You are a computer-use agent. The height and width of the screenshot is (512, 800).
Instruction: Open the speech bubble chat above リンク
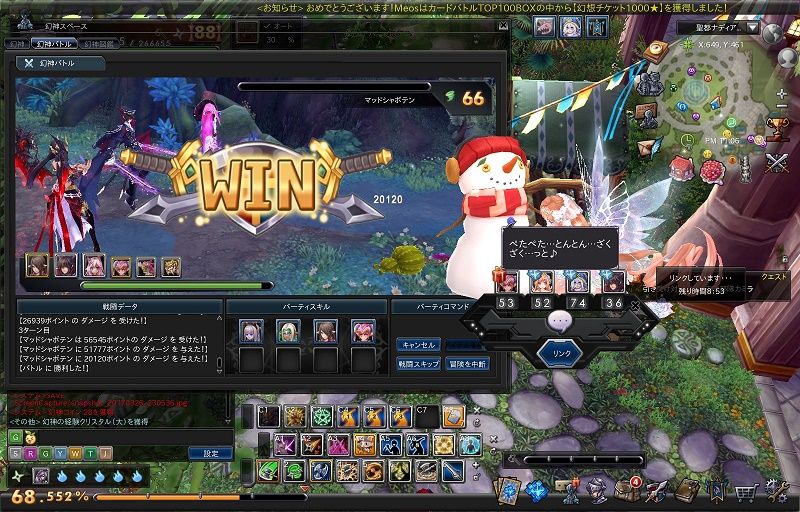coord(561,321)
